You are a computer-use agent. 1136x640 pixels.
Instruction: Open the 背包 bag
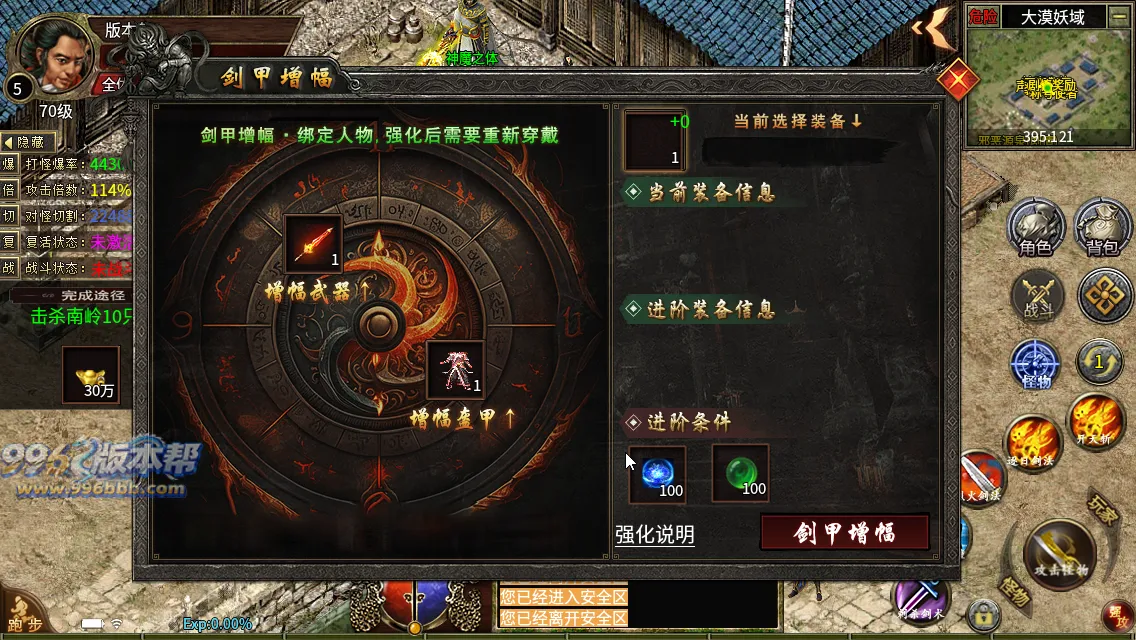click(1103, 228)
